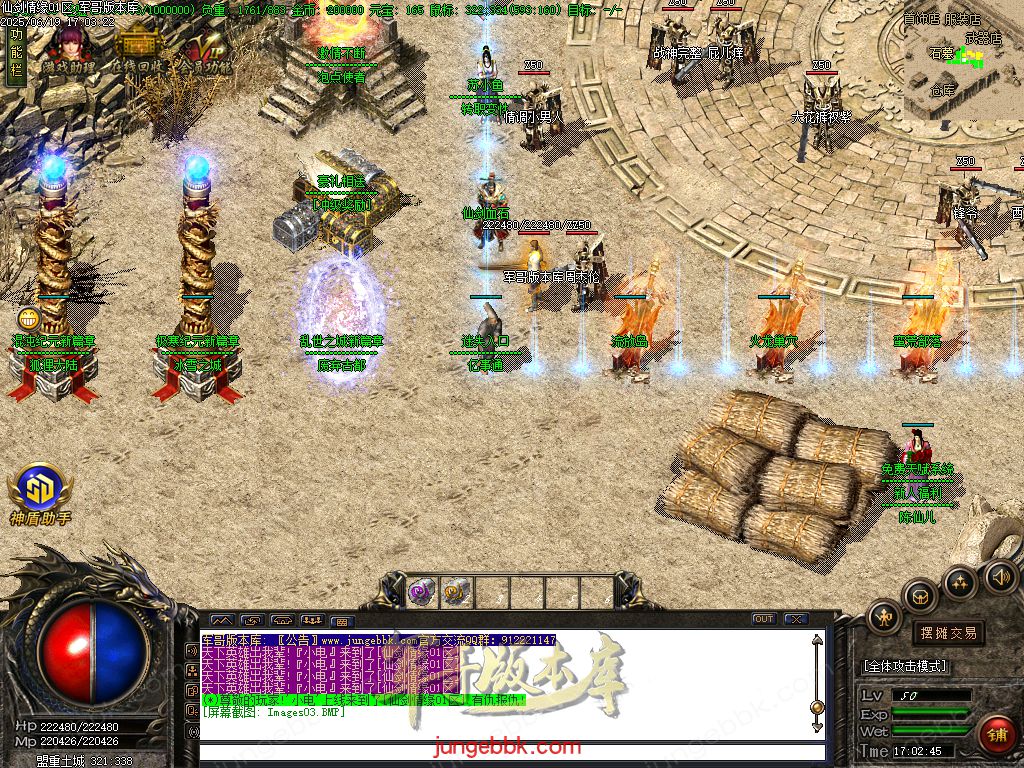Click the first chat toolbar button
This screenshot has width=1024, height=768.
tap(221, 620)
